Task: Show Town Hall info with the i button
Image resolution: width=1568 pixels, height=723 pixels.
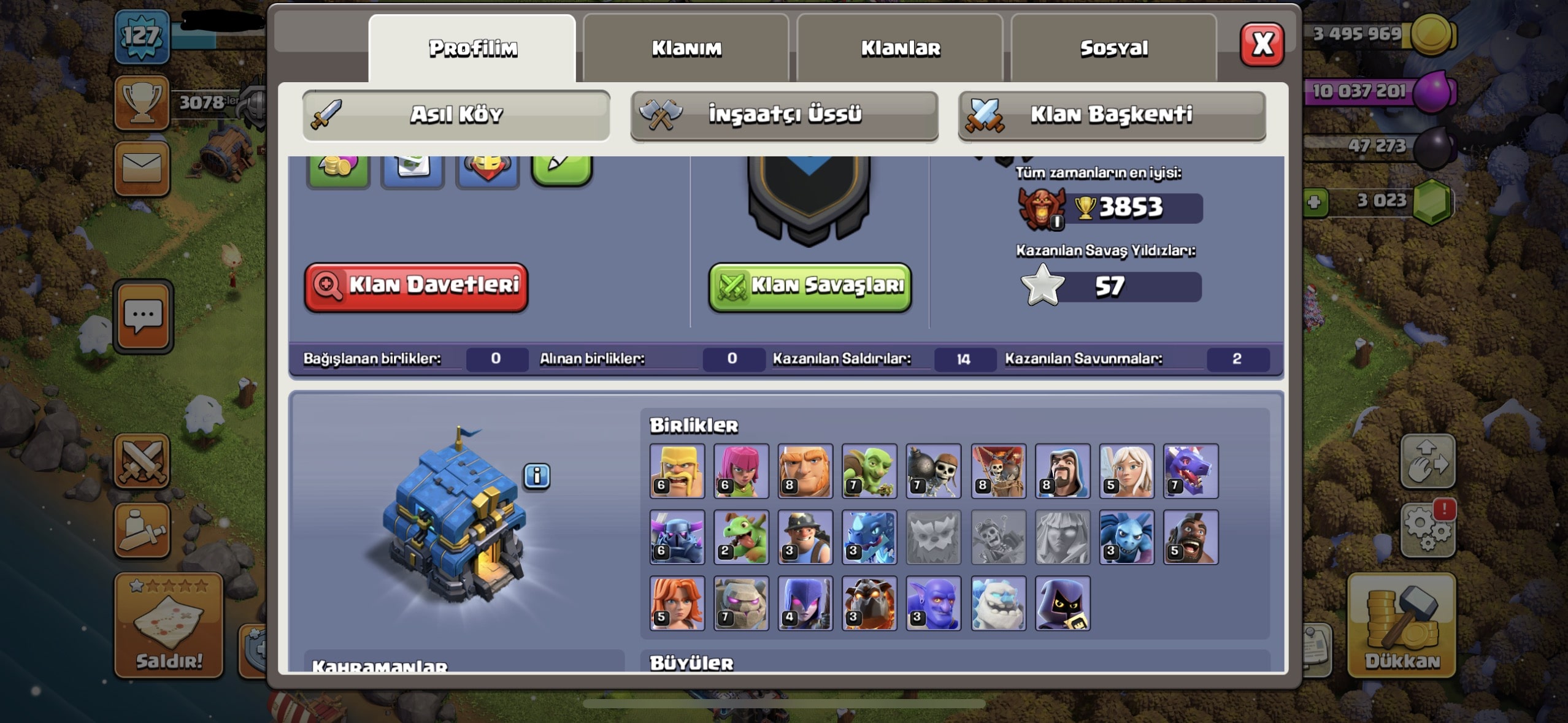Action: click(x=537, y=476)
